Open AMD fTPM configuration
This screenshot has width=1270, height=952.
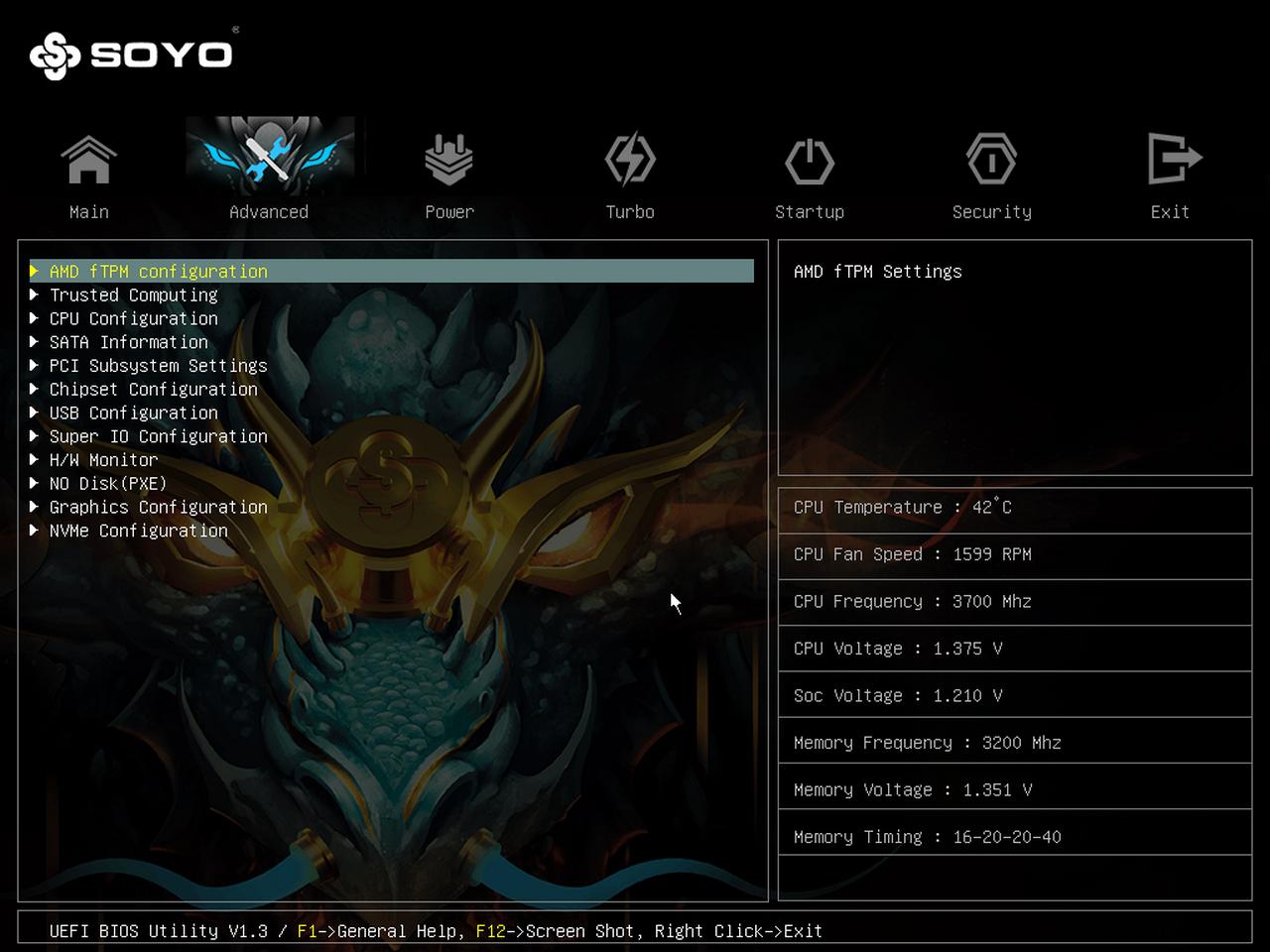coord(159,272)
